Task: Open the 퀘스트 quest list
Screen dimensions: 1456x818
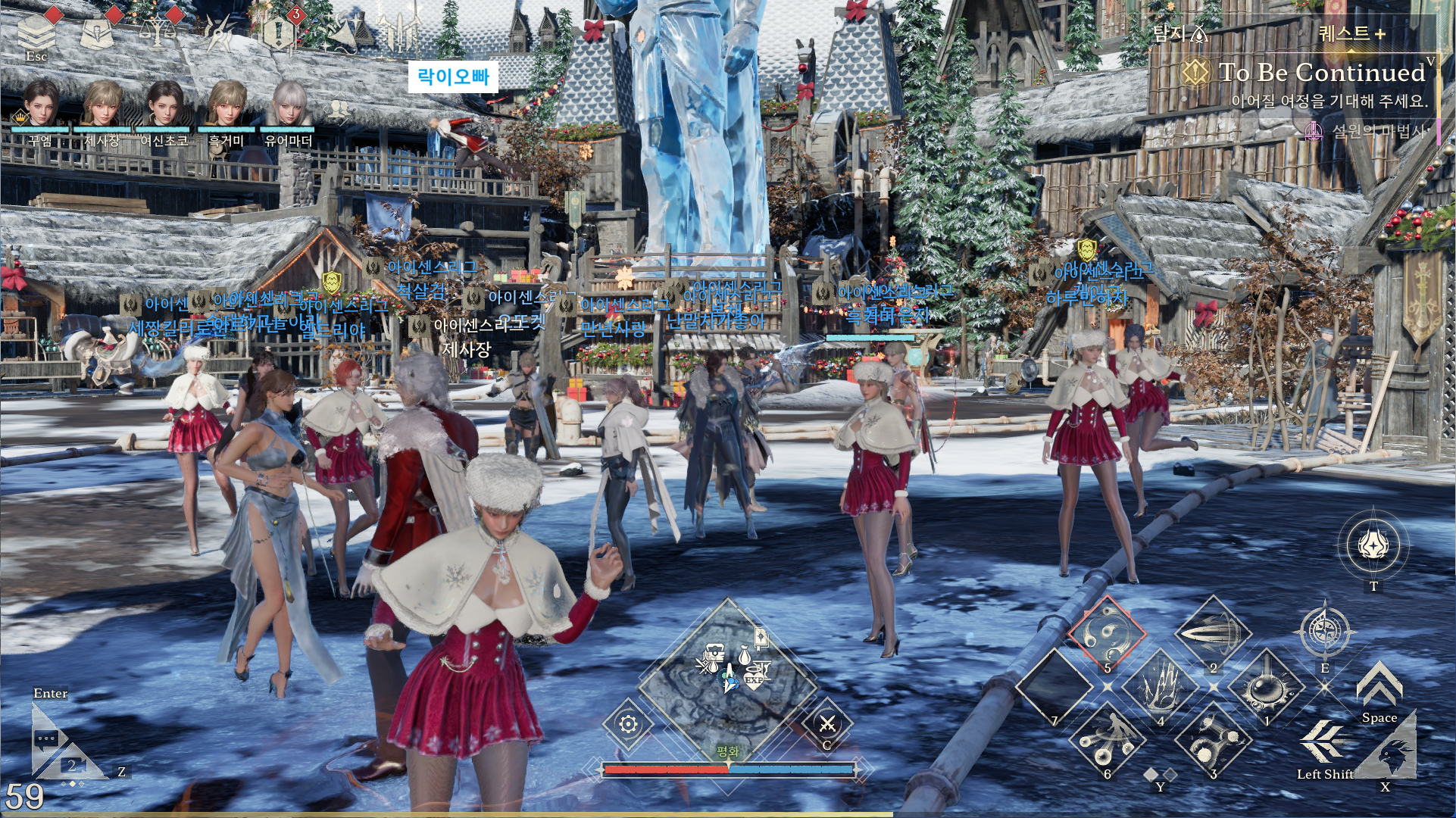Action: [1352, 33]
